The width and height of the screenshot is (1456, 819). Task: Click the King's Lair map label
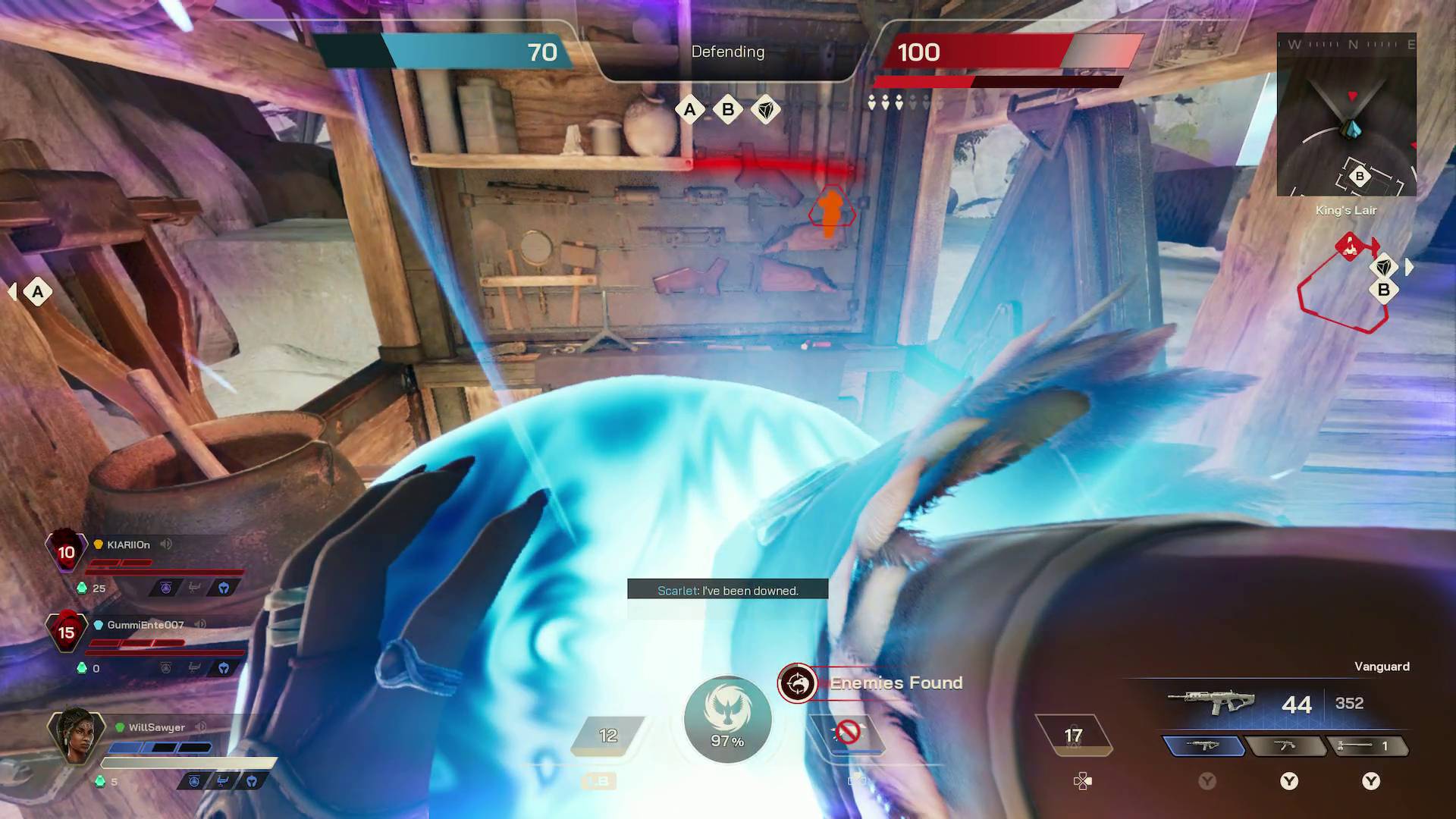[1346, 211]
